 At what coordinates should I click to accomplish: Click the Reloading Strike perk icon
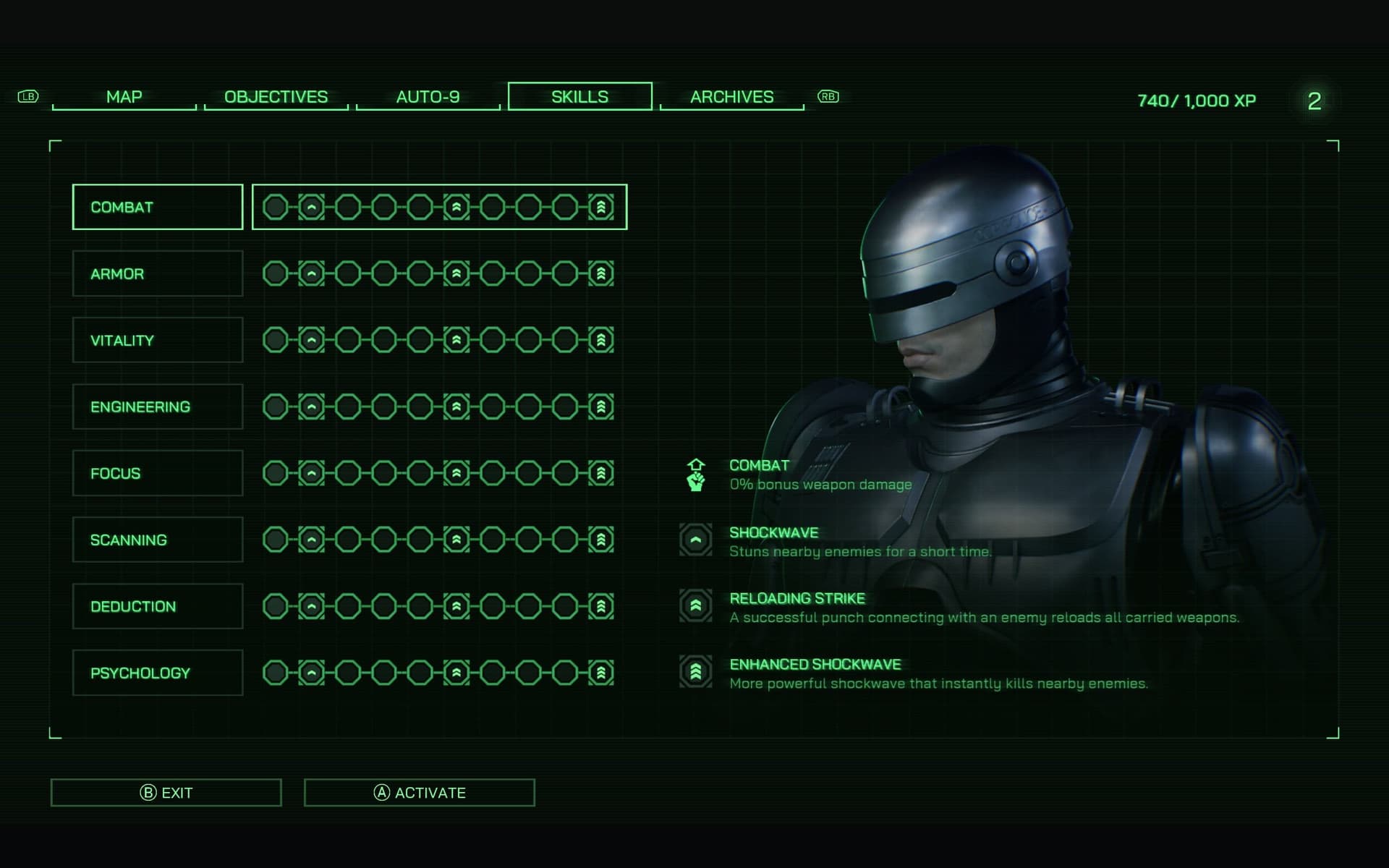(695, 606)
